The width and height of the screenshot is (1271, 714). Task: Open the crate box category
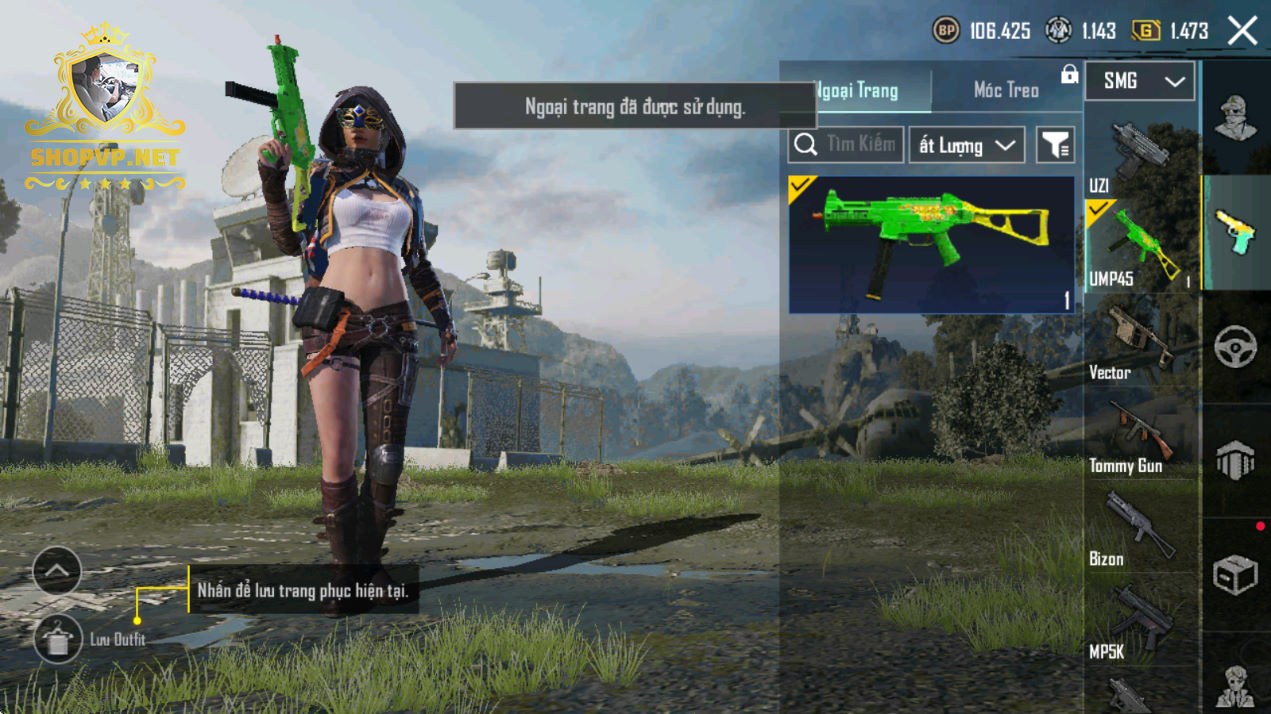1236,575
